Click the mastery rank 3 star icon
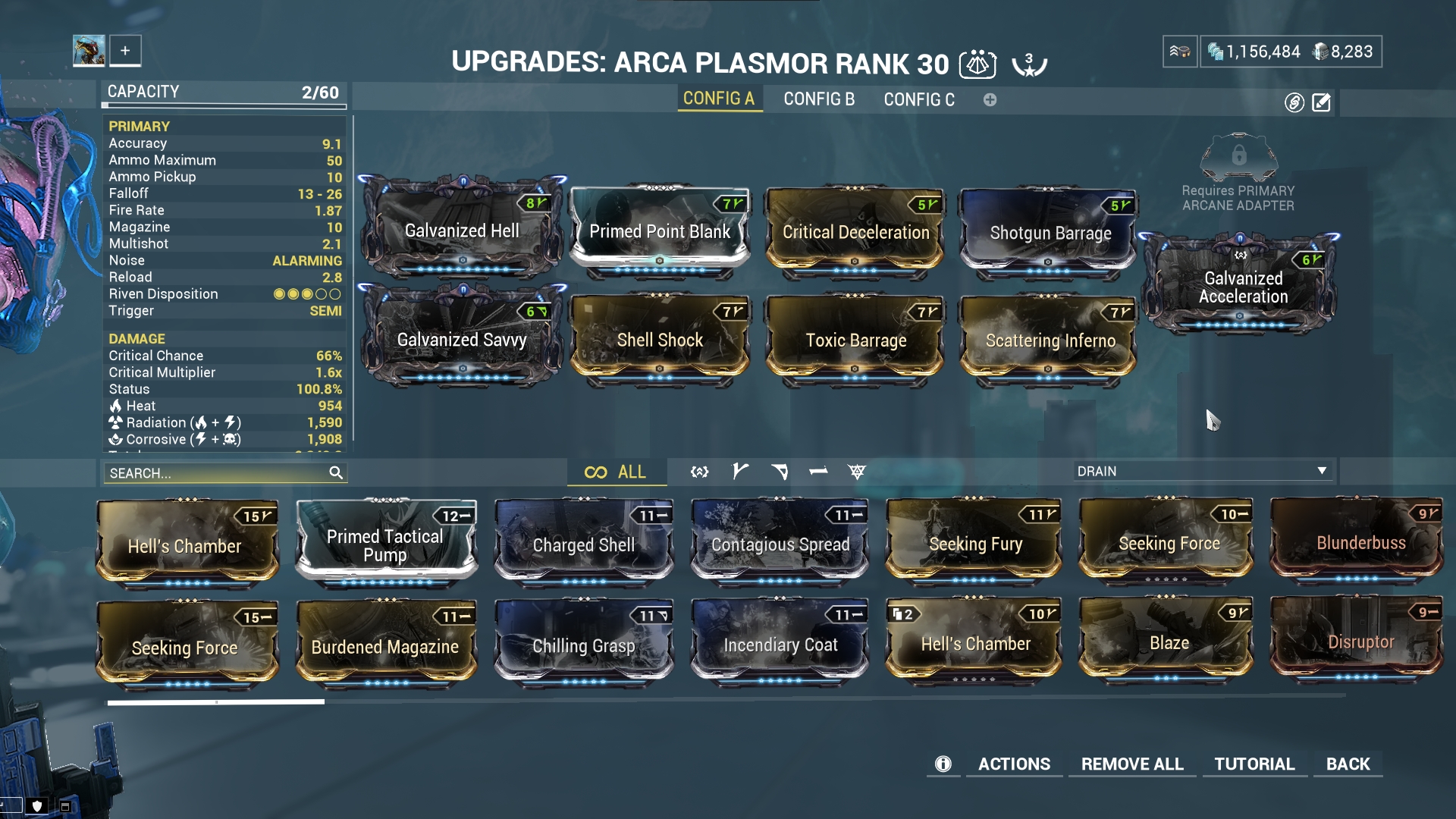 1028,64
